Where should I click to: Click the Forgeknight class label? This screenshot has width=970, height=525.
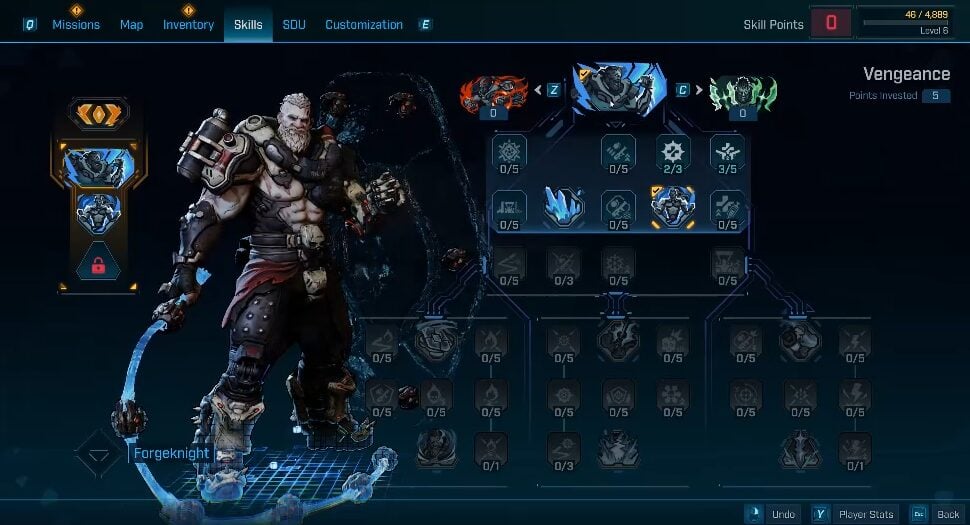coord(170,453)
